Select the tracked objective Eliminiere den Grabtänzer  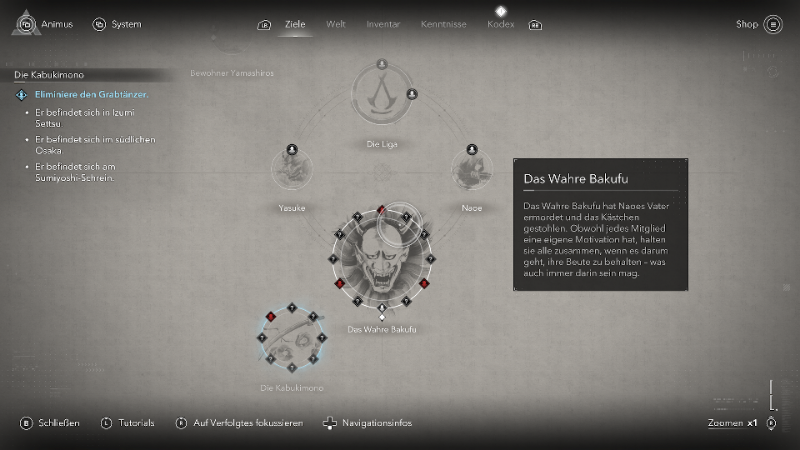[x=92, y=95]
